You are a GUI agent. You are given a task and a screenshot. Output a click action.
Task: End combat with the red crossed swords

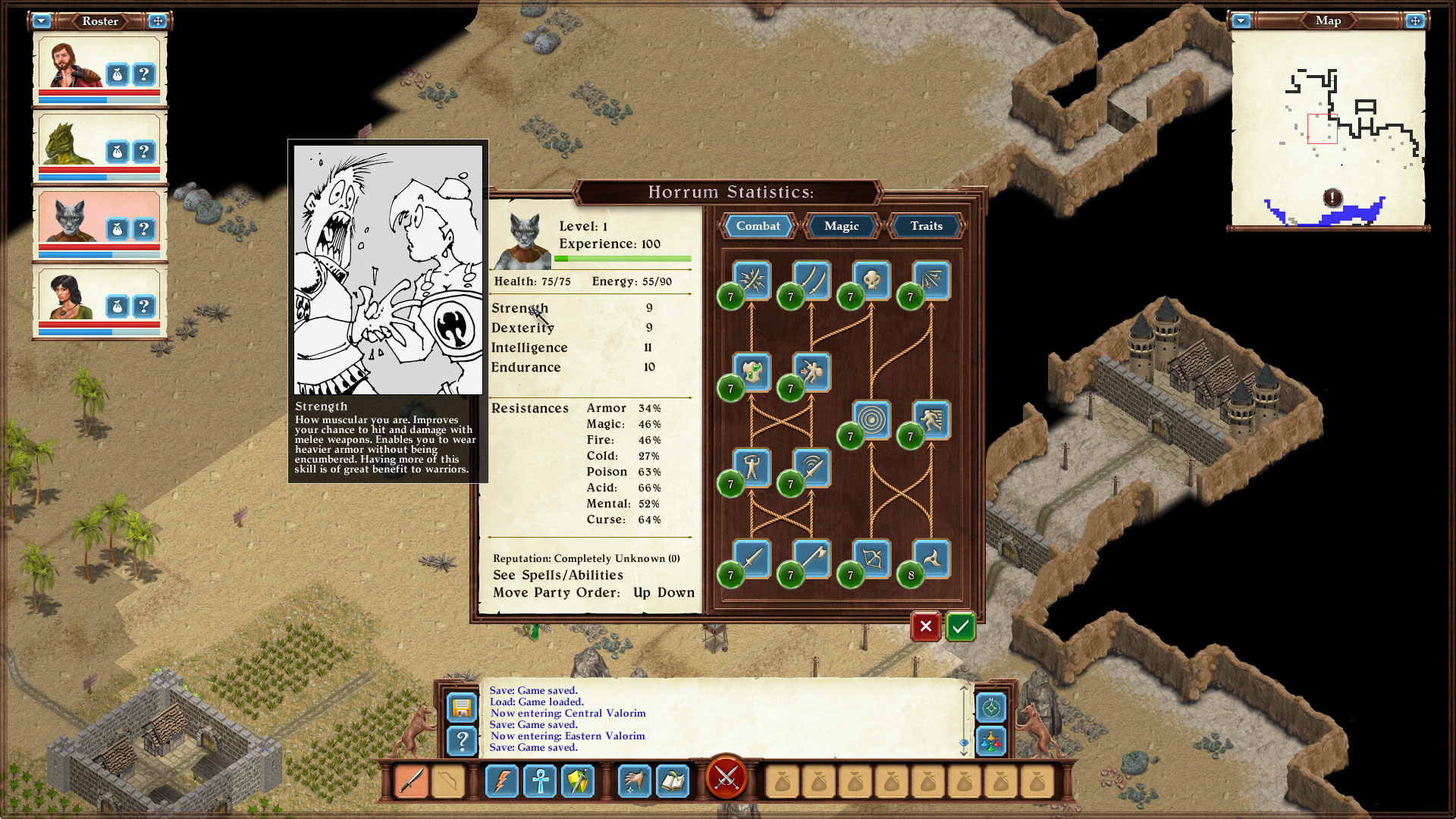click(727, 779)
